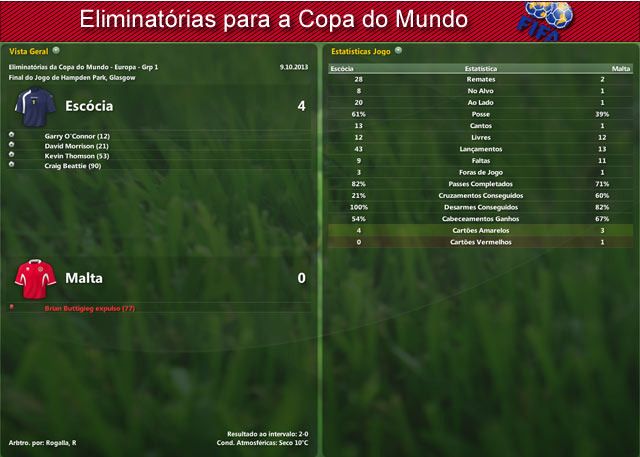The height and width of the screenshot is (457, 640).
Task: Select the Cartões Vermelhos statistics row
Action: 480,242
